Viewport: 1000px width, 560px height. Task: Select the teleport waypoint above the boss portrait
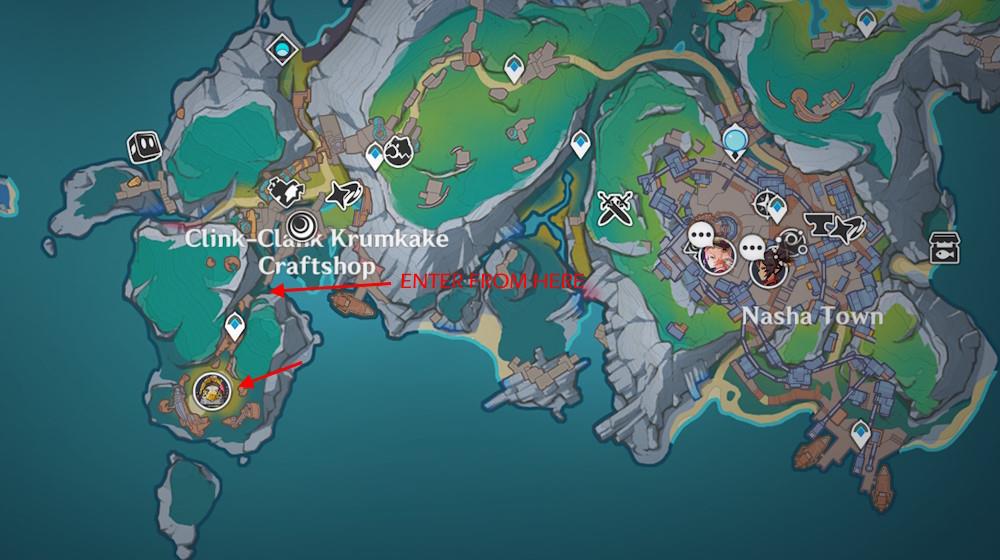[235, 325]
